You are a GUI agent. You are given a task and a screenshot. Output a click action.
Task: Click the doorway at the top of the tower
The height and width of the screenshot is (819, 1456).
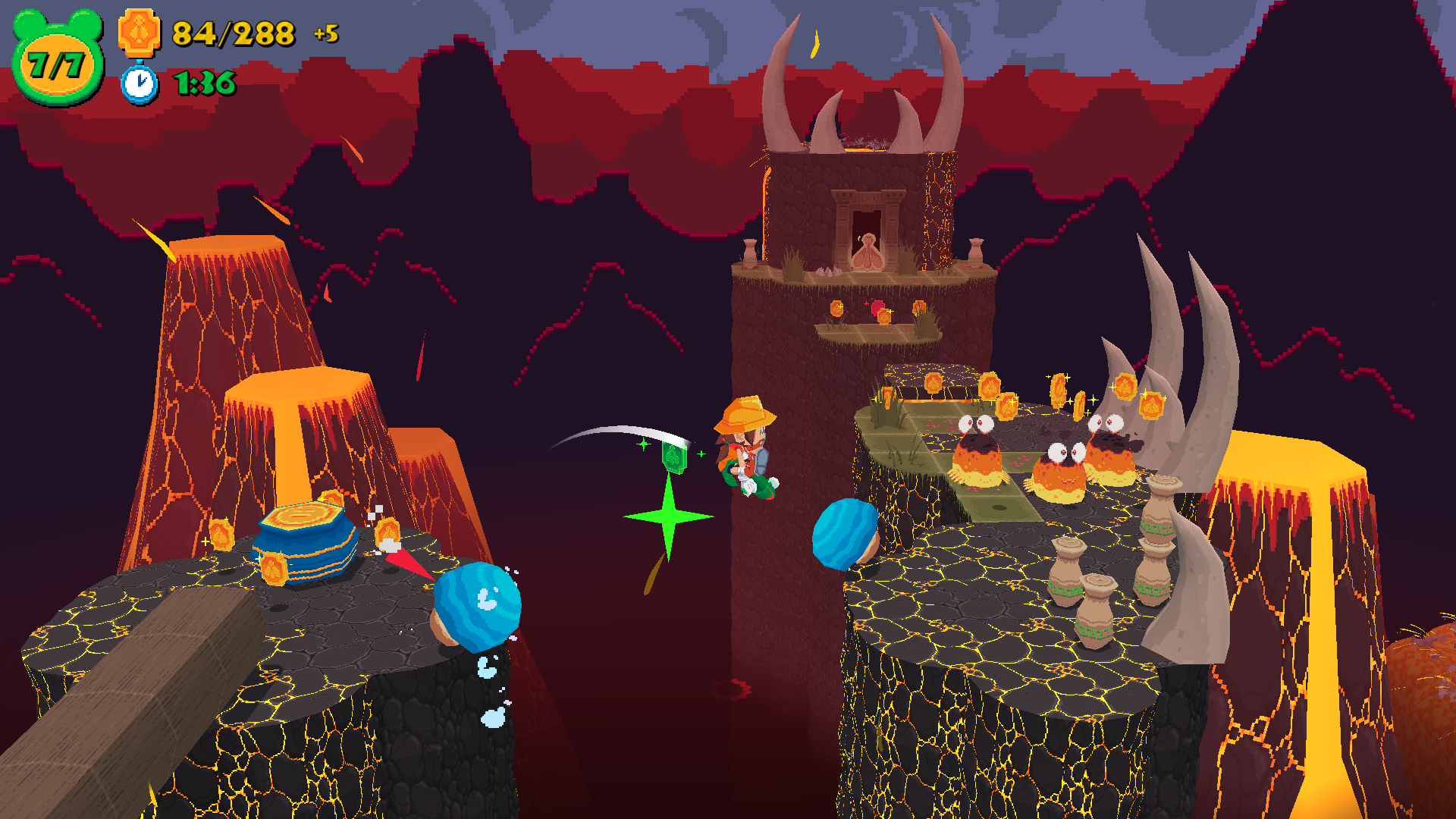click(x=866, y=220)
